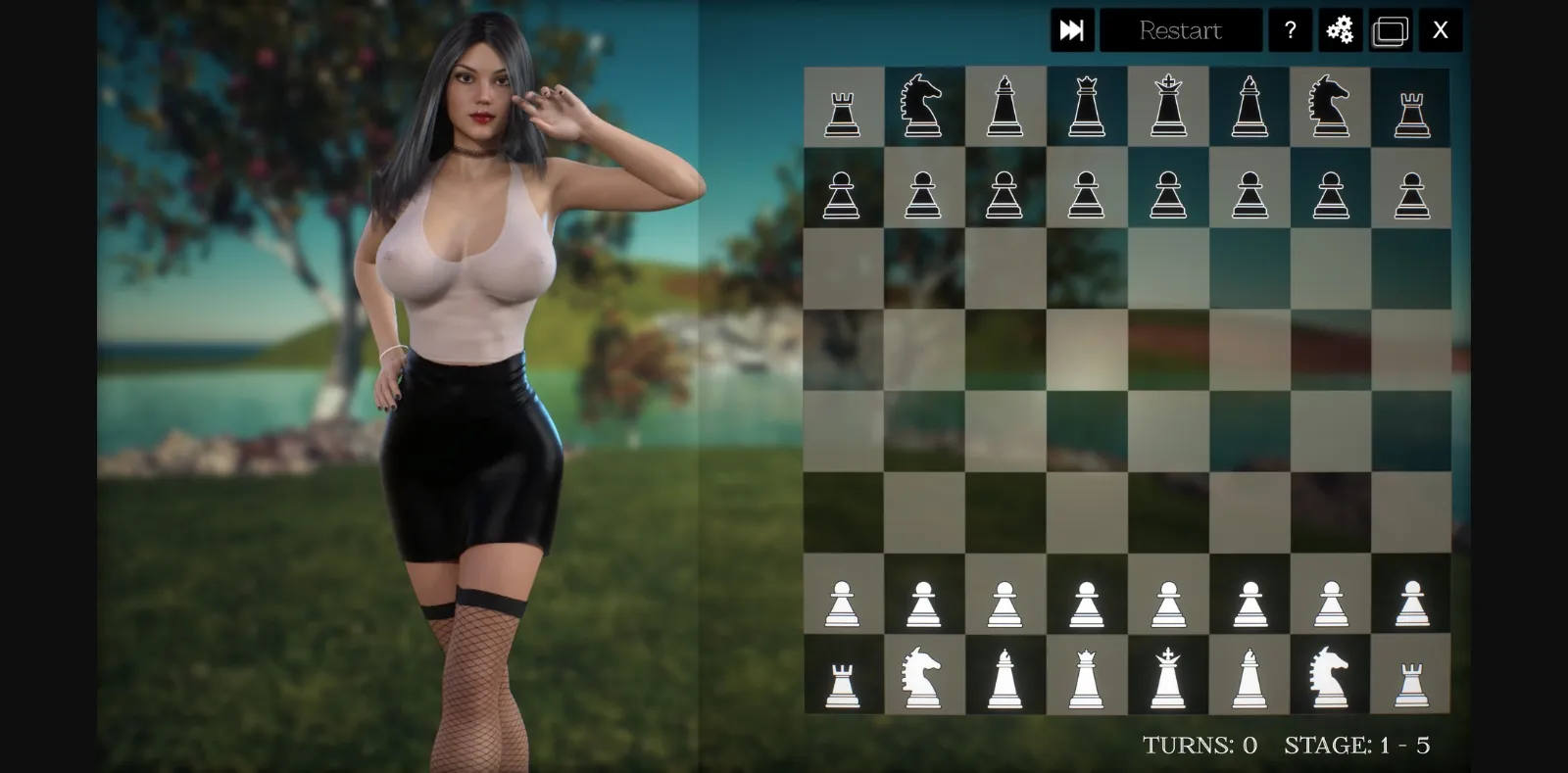Select the white king piece

point(1168,676)
